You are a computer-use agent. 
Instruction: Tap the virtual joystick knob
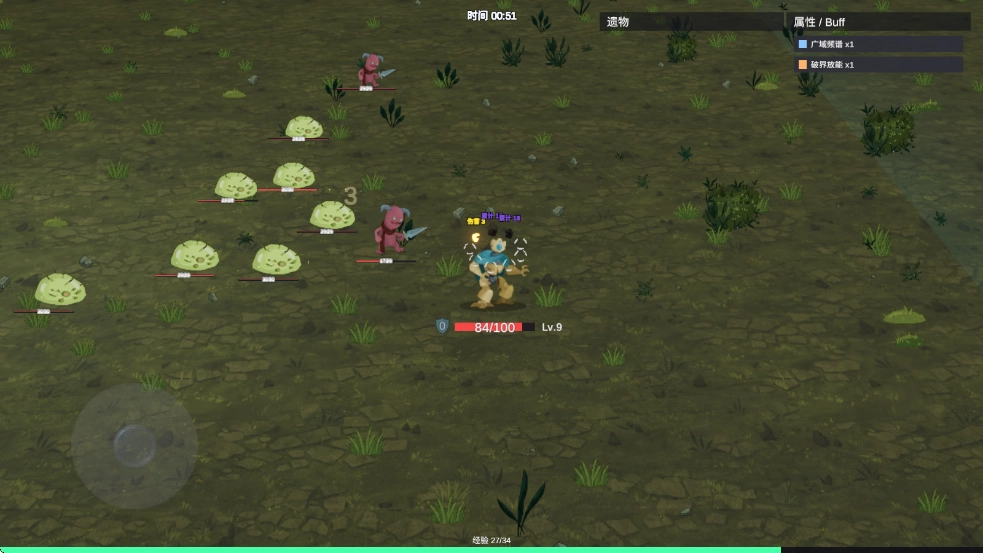pos(133,445)
